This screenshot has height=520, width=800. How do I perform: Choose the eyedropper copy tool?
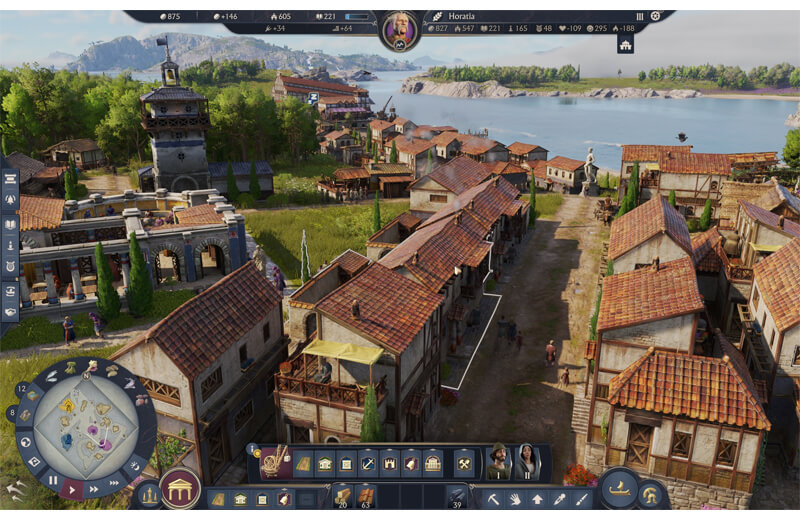pyautogui.click(x=559, y=498)
